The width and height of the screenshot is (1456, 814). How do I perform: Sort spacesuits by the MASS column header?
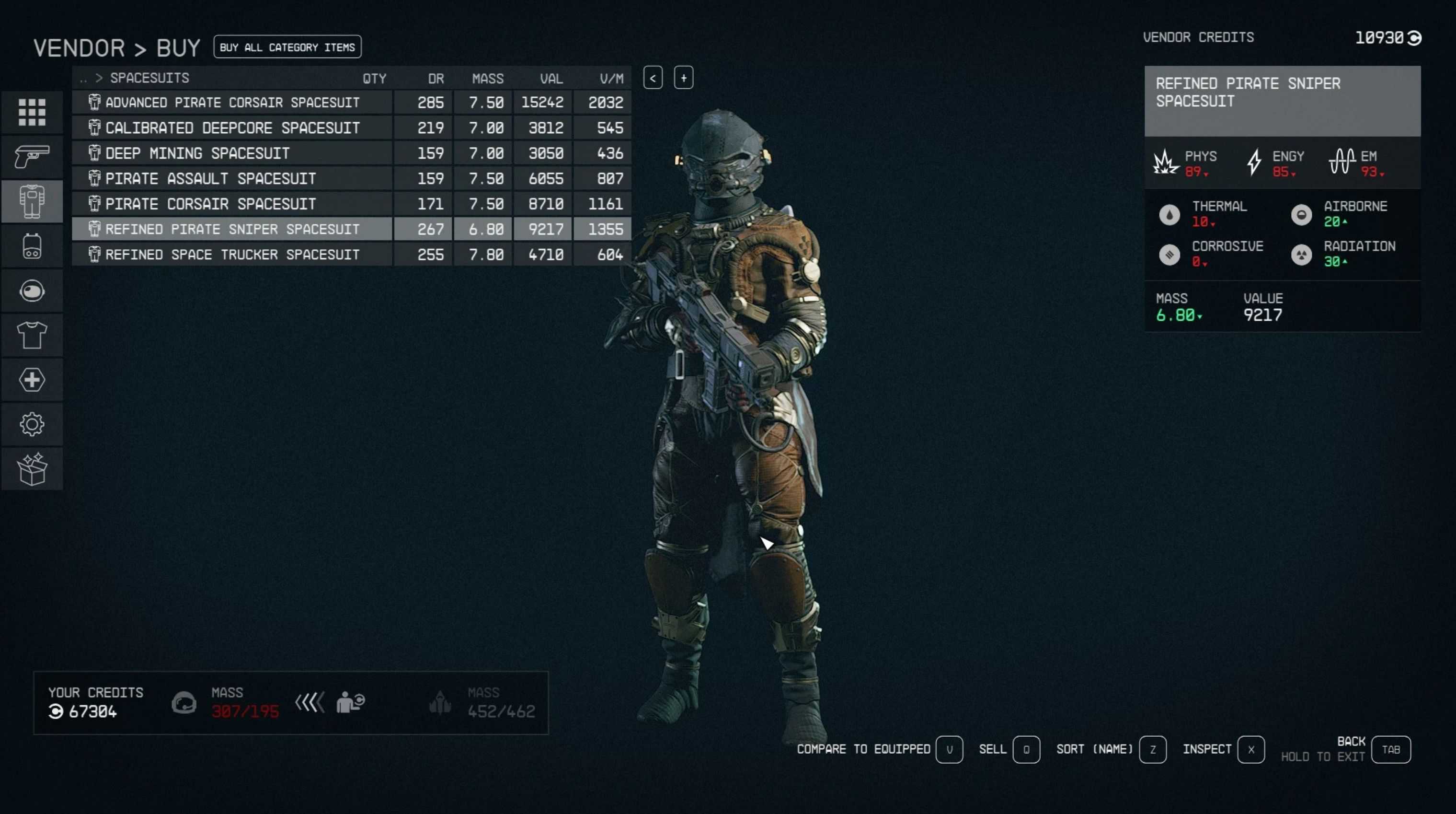[487, 79]
